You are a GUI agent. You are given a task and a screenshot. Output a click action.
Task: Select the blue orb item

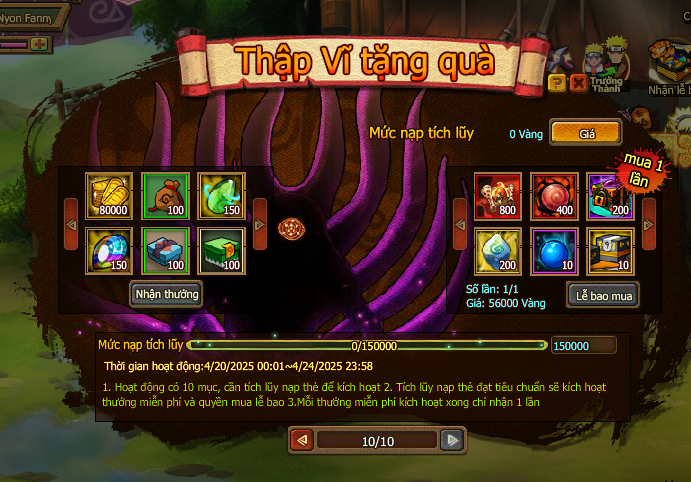(x=553, y=248)
